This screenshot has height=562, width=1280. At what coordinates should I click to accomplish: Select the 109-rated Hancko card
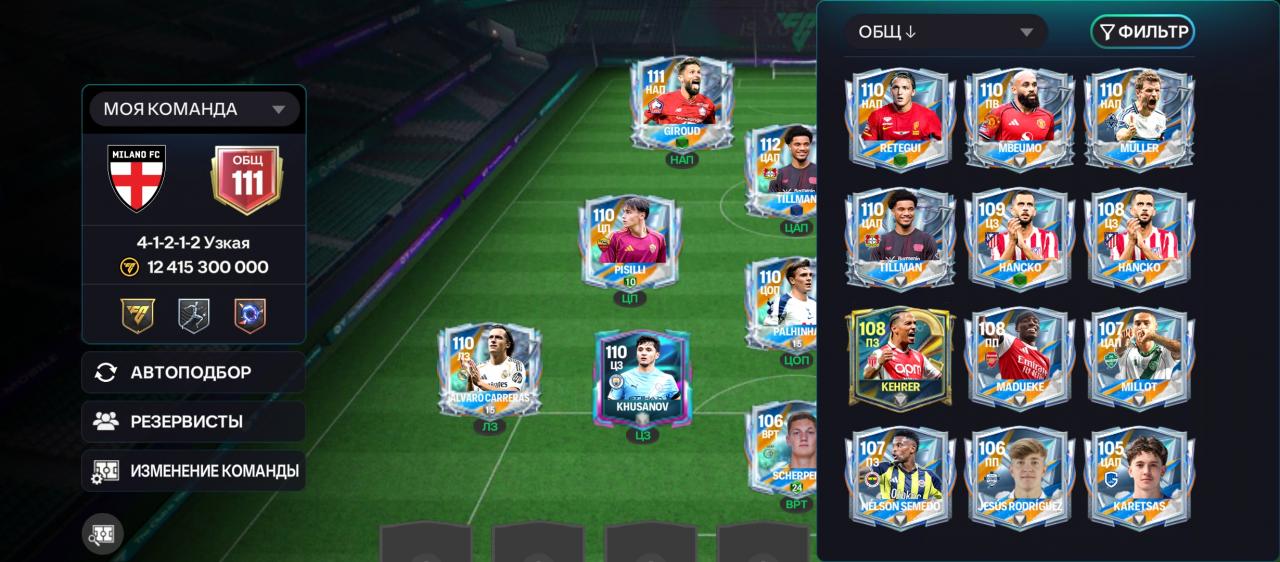tap(1020, 238)
